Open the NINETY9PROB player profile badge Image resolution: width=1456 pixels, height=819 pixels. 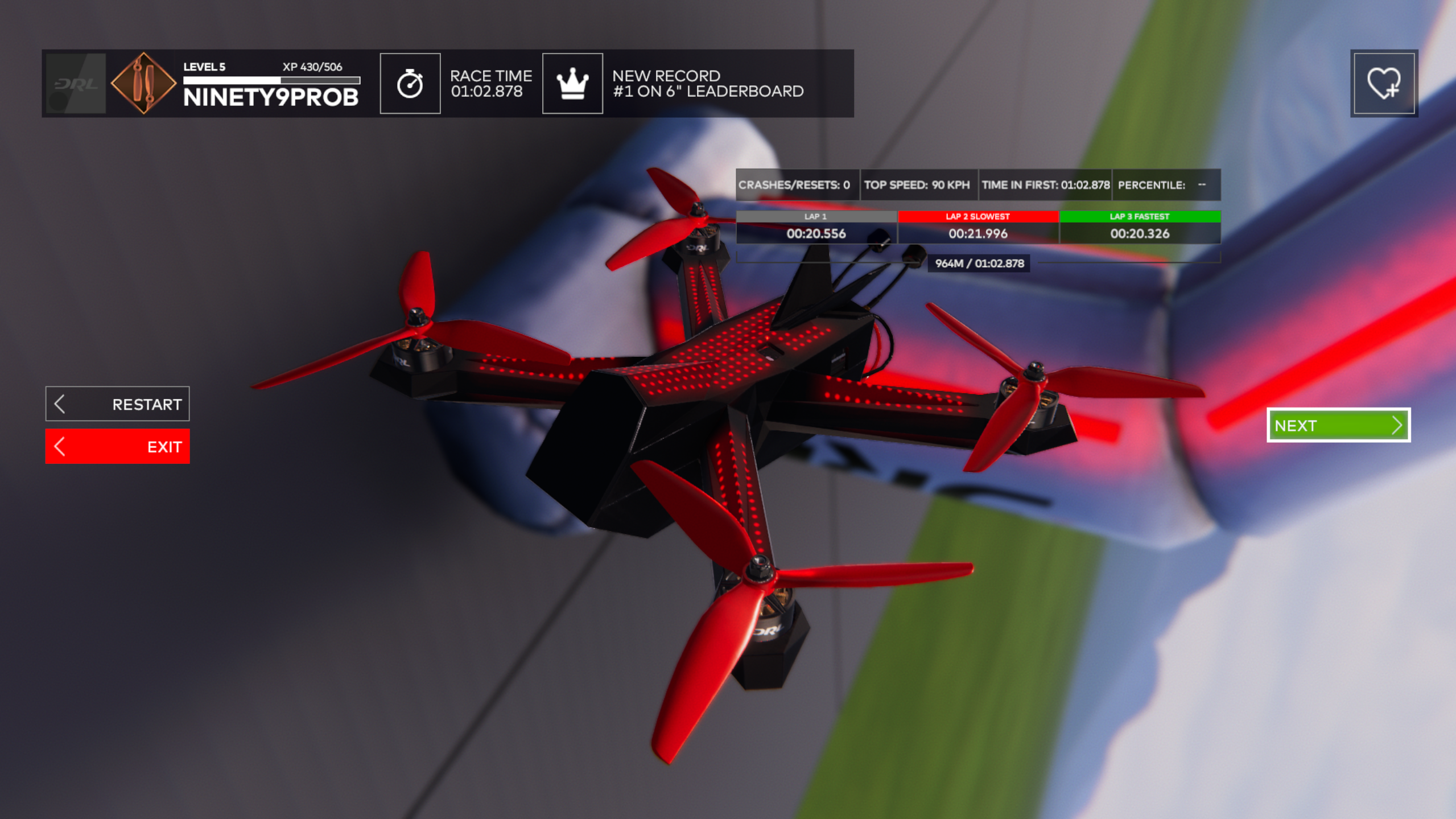click(x=143, y=84)
